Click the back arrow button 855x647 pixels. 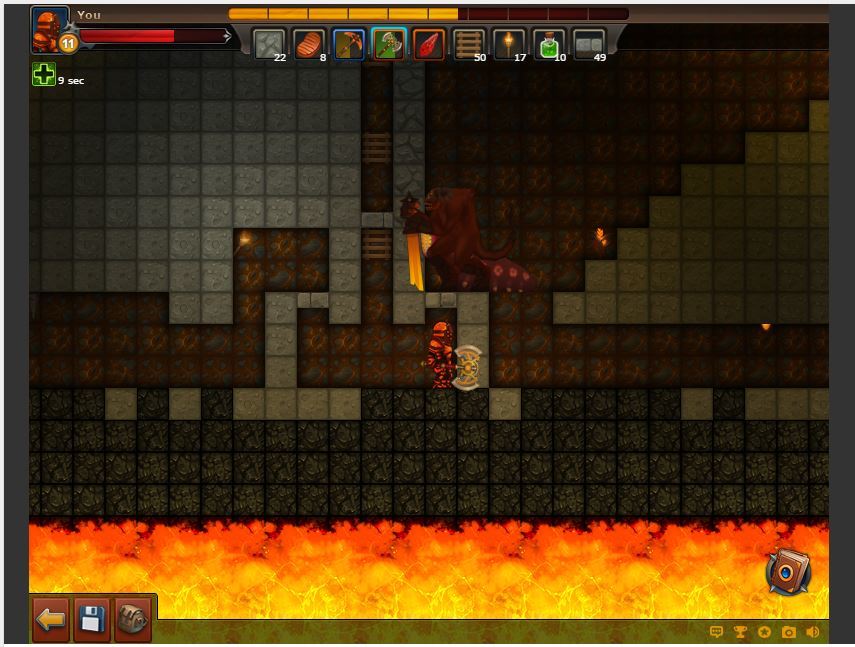click(x=51, y=619)
